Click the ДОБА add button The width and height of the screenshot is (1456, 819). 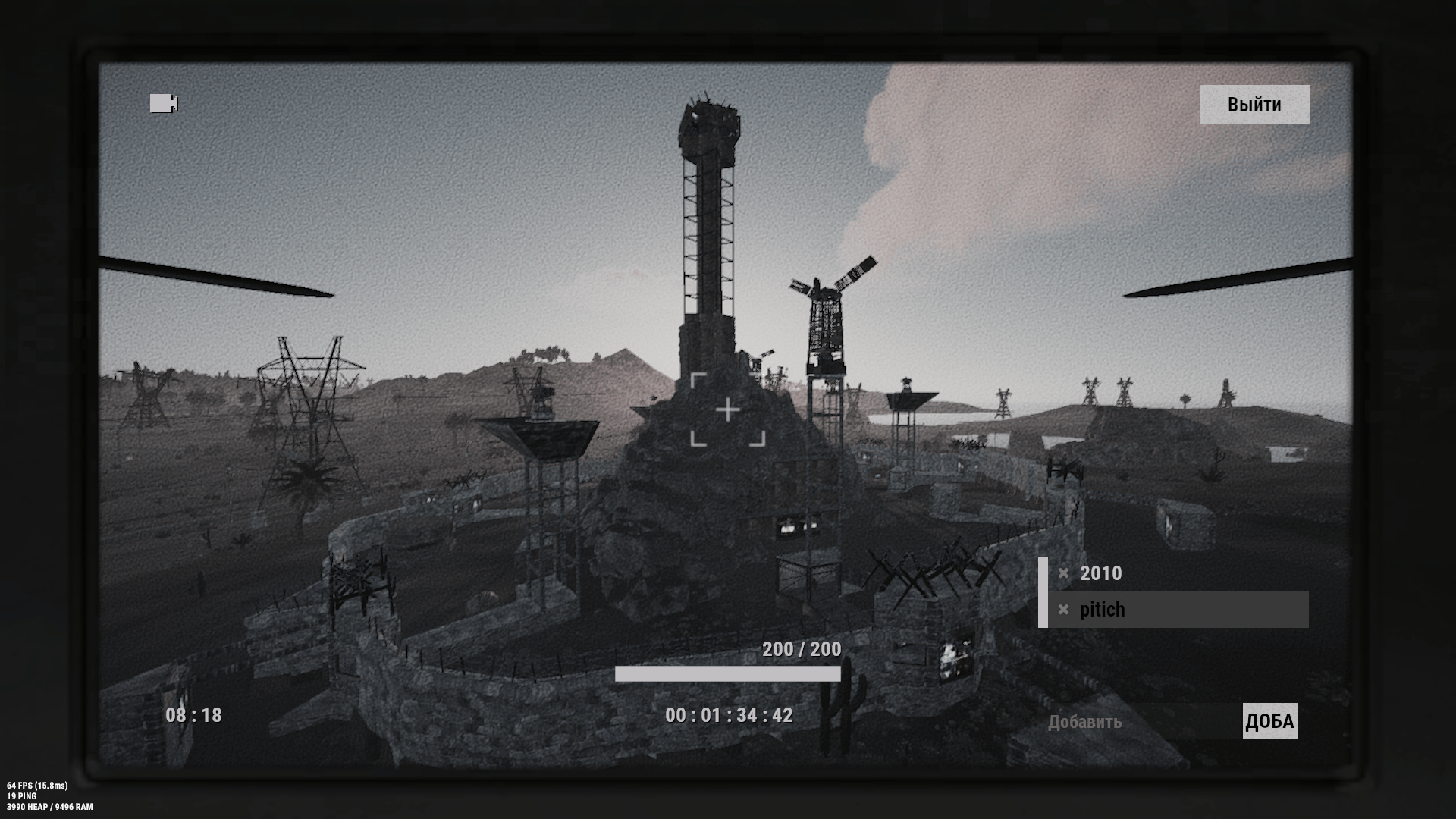pyautogui.click(x=1269, y=721)
